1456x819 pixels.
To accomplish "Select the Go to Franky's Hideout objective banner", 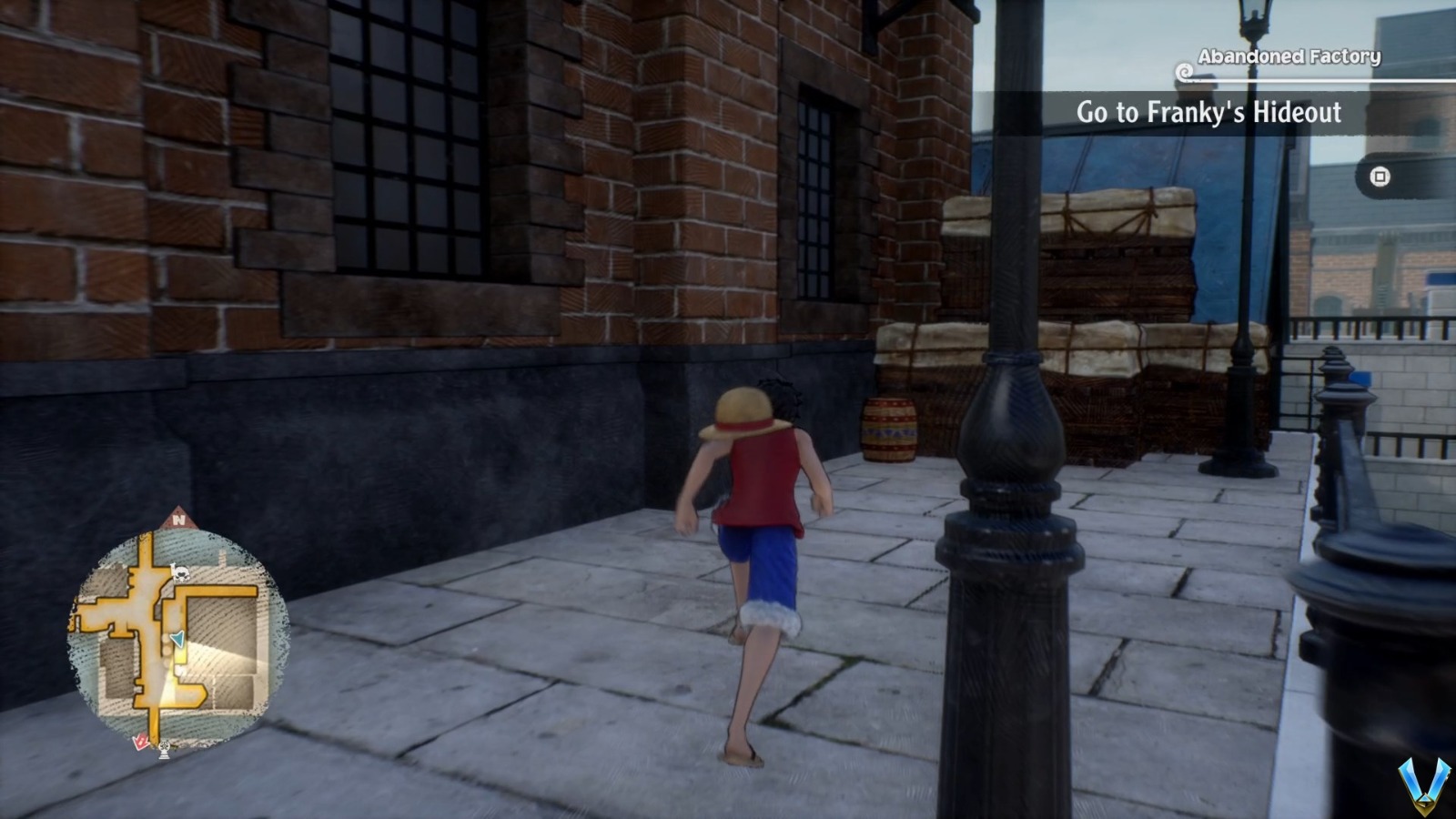I will tap(1210, 114).
